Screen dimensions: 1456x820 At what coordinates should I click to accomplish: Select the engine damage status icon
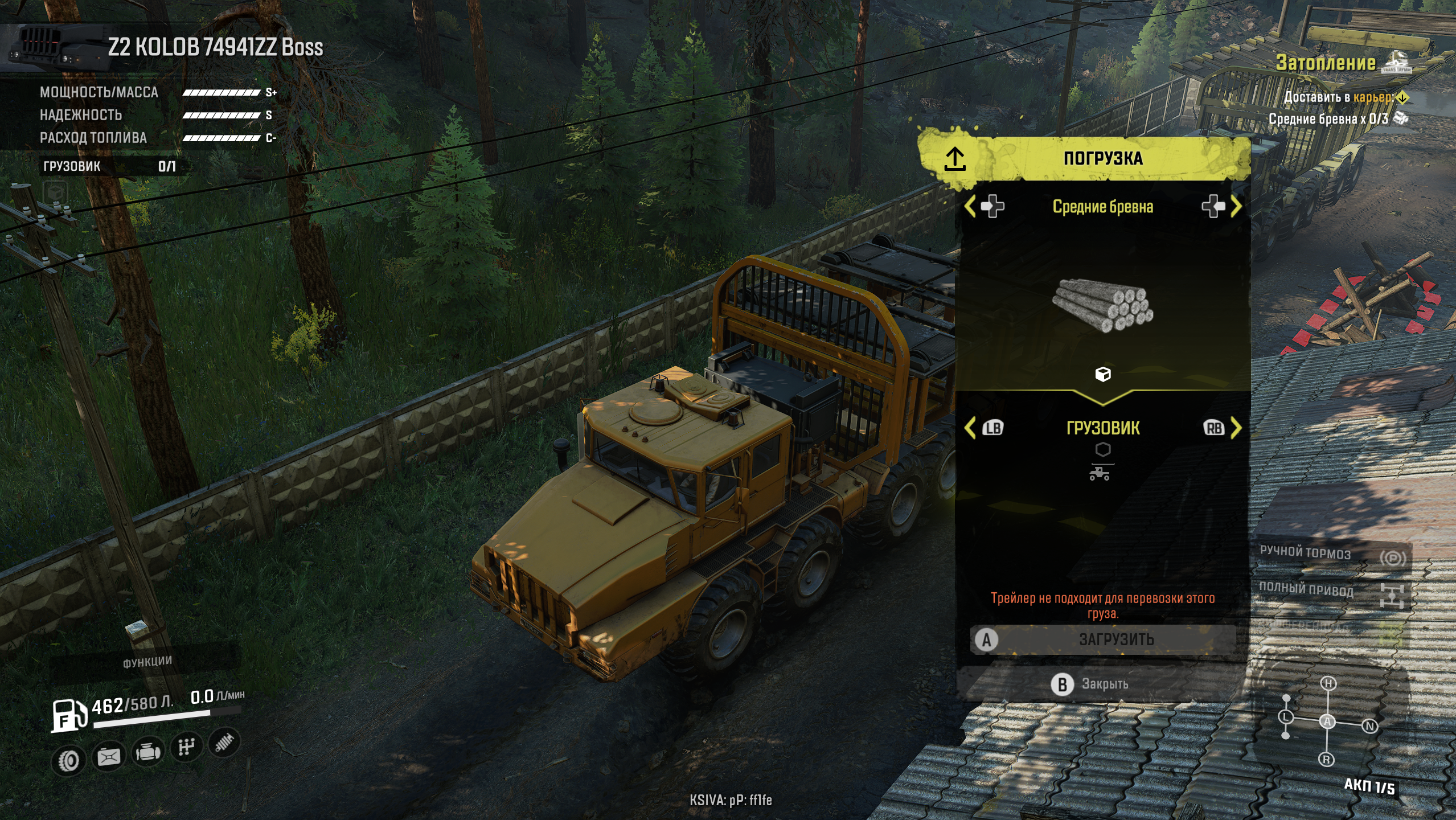point(147,752)
